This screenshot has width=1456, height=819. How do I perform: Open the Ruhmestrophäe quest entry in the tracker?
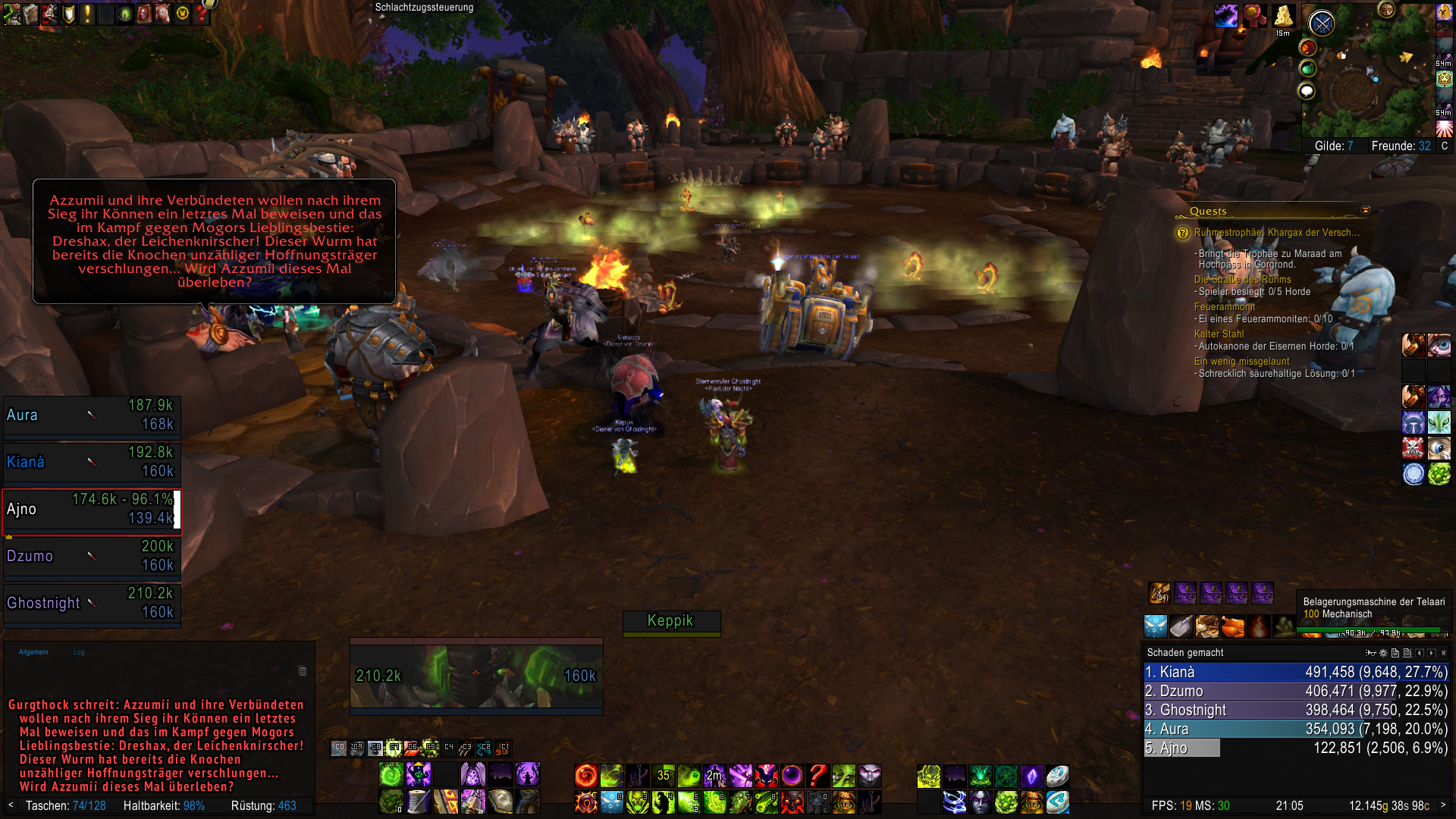click(x=1276, y=233)
